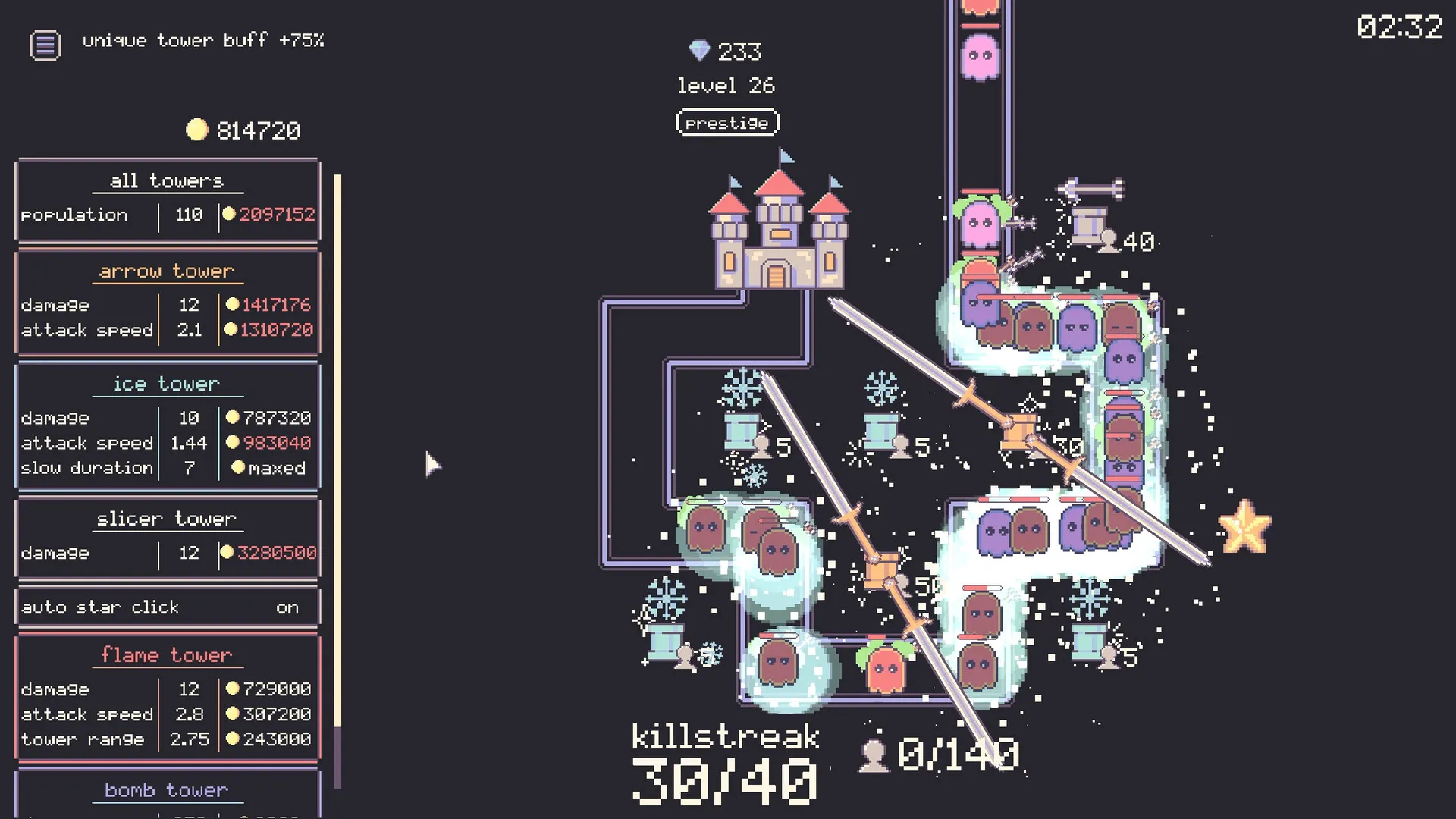The width and height of the screenshot is (1456, 819).
Task: Expand the bomb tower panel
Action: 167,789
